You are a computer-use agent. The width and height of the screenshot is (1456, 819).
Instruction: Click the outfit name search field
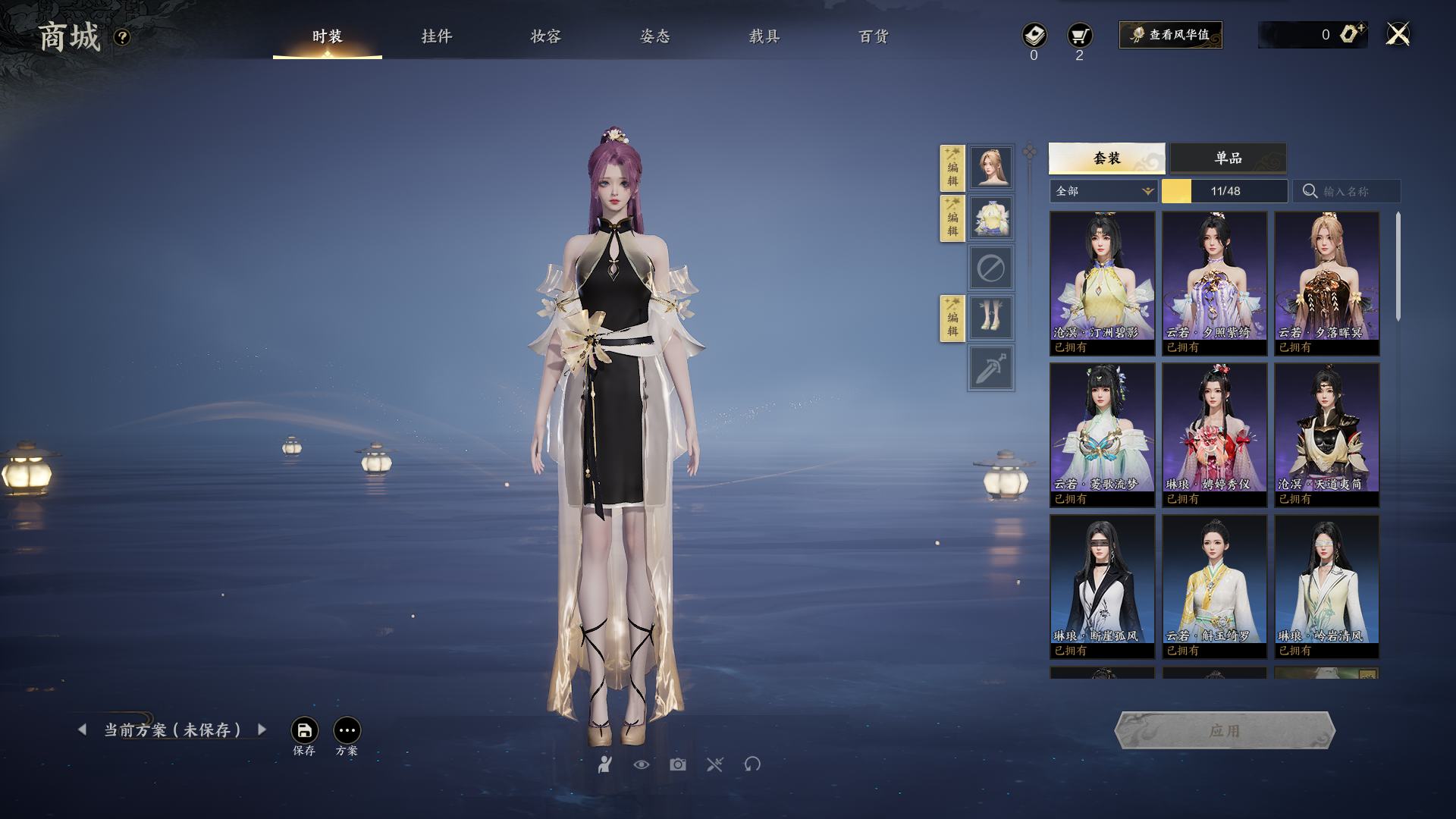point(1354,191)
